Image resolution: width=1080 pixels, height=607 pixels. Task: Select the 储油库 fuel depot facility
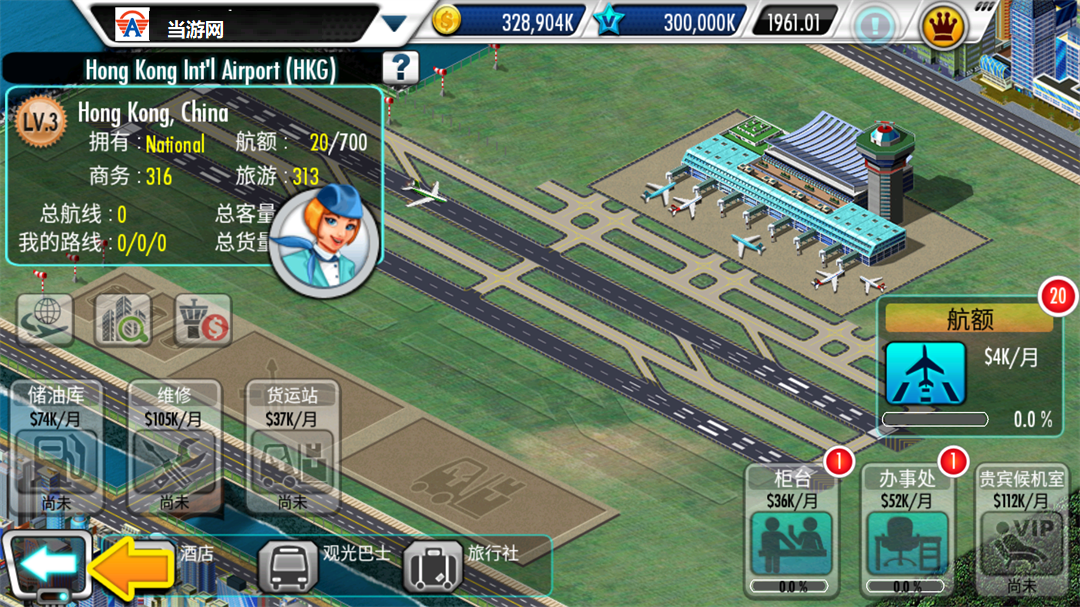click(57, 447)
